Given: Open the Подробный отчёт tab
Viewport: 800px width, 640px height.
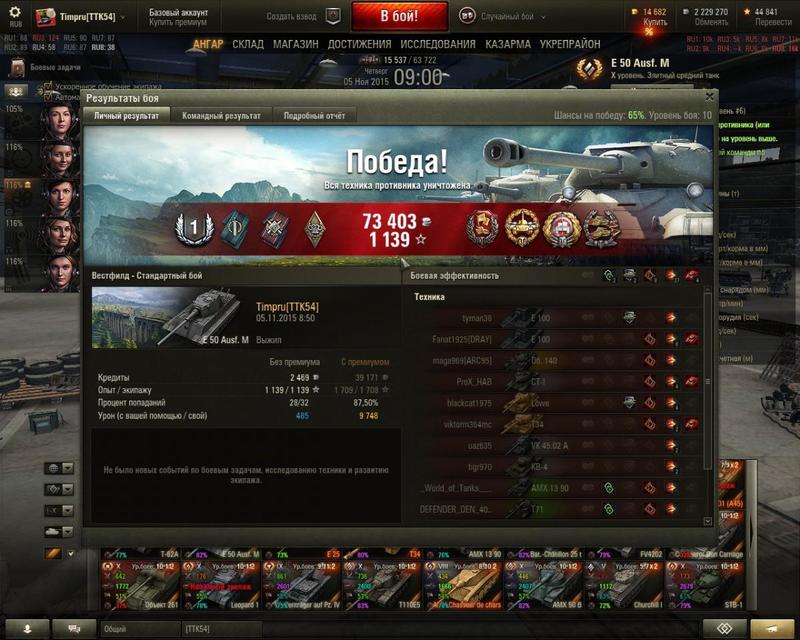Looking at the screenshot, I should (314, 116).
